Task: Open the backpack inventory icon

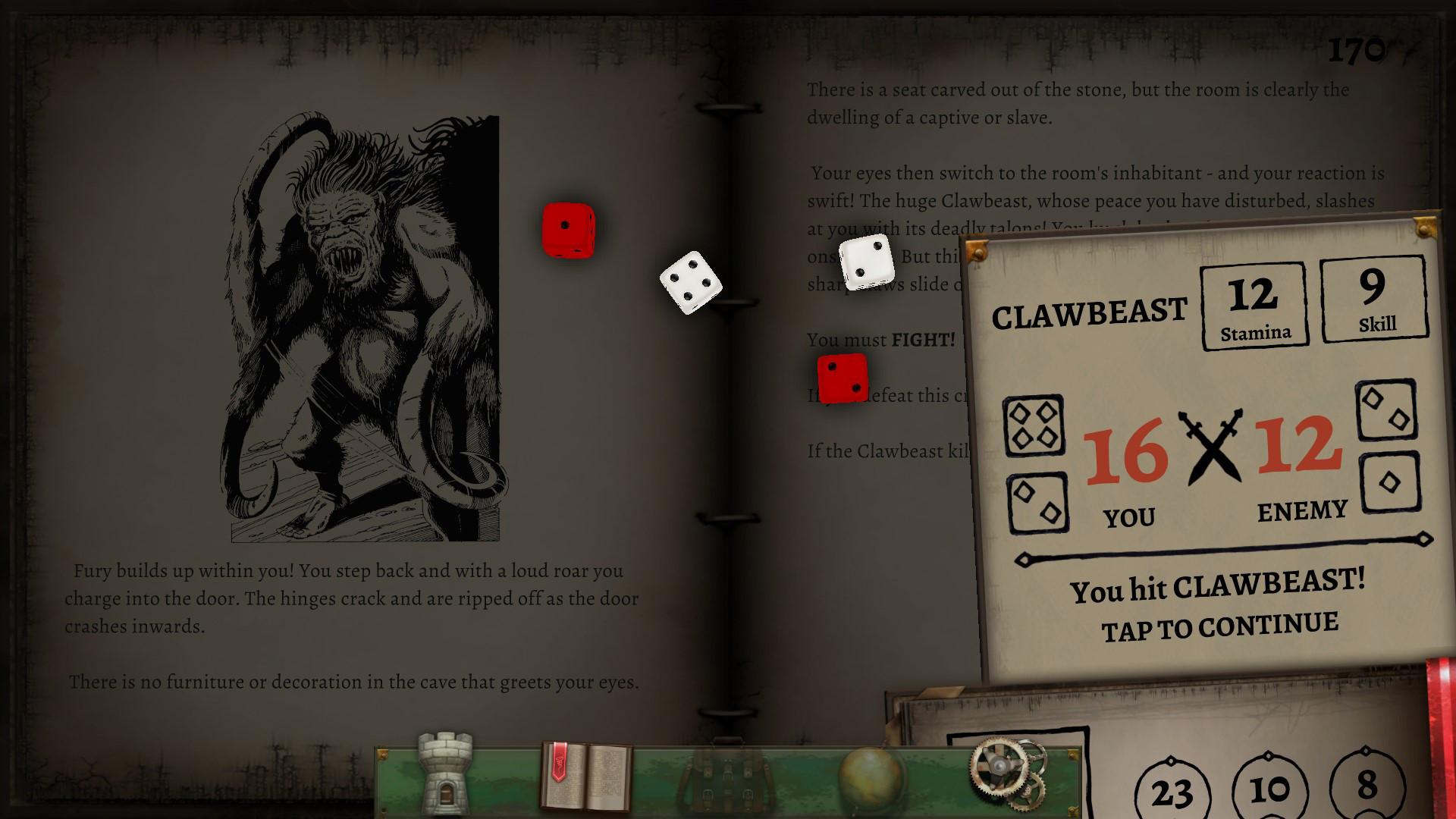Action: tap(726, 780)
